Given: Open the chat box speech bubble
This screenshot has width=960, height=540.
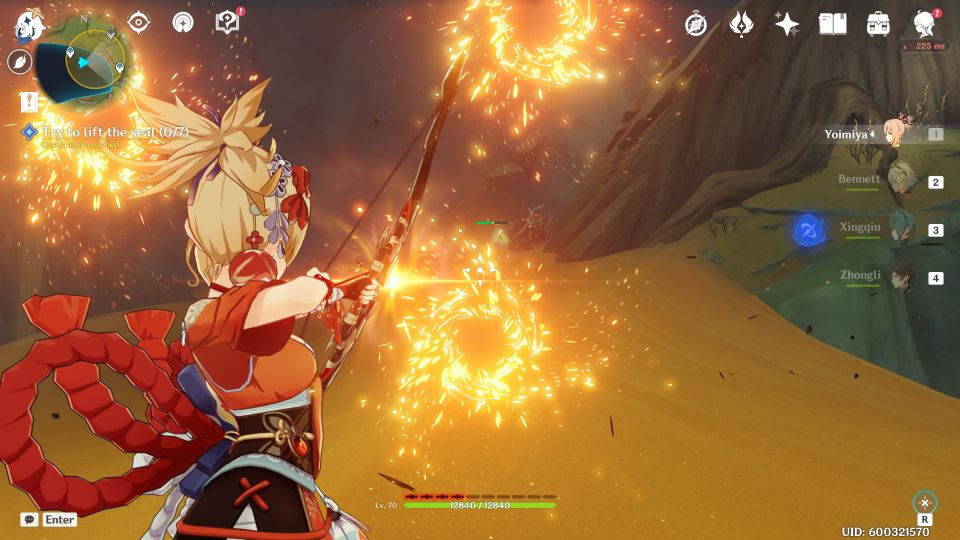Looking at the screenshot, I should click(x=30, y=520).
